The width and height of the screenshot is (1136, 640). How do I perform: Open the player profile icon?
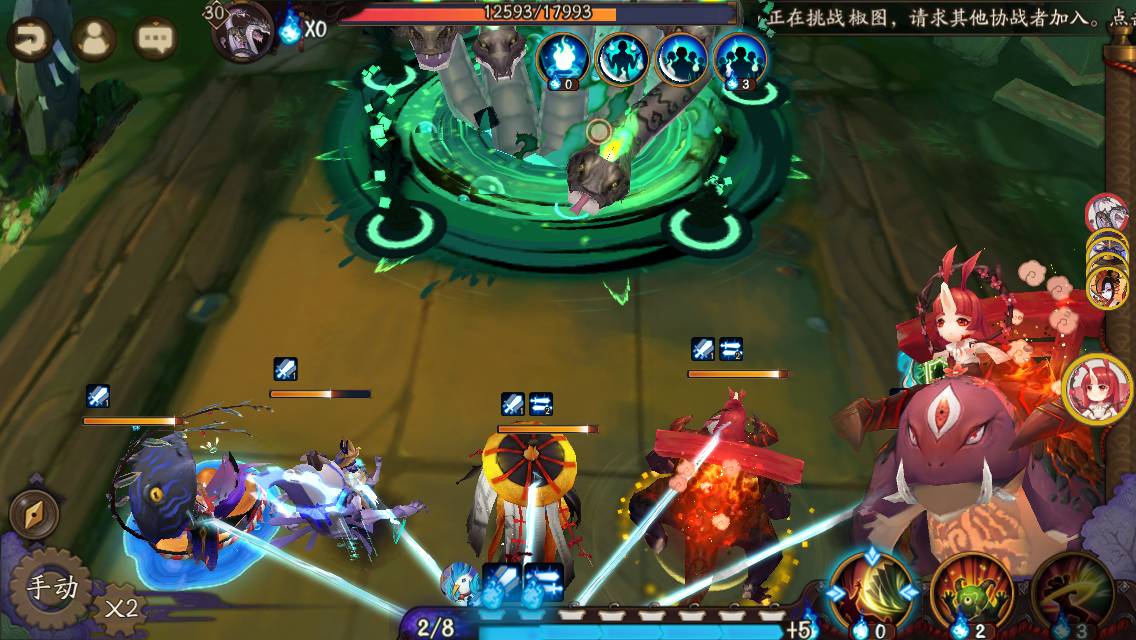click(94, 39)
